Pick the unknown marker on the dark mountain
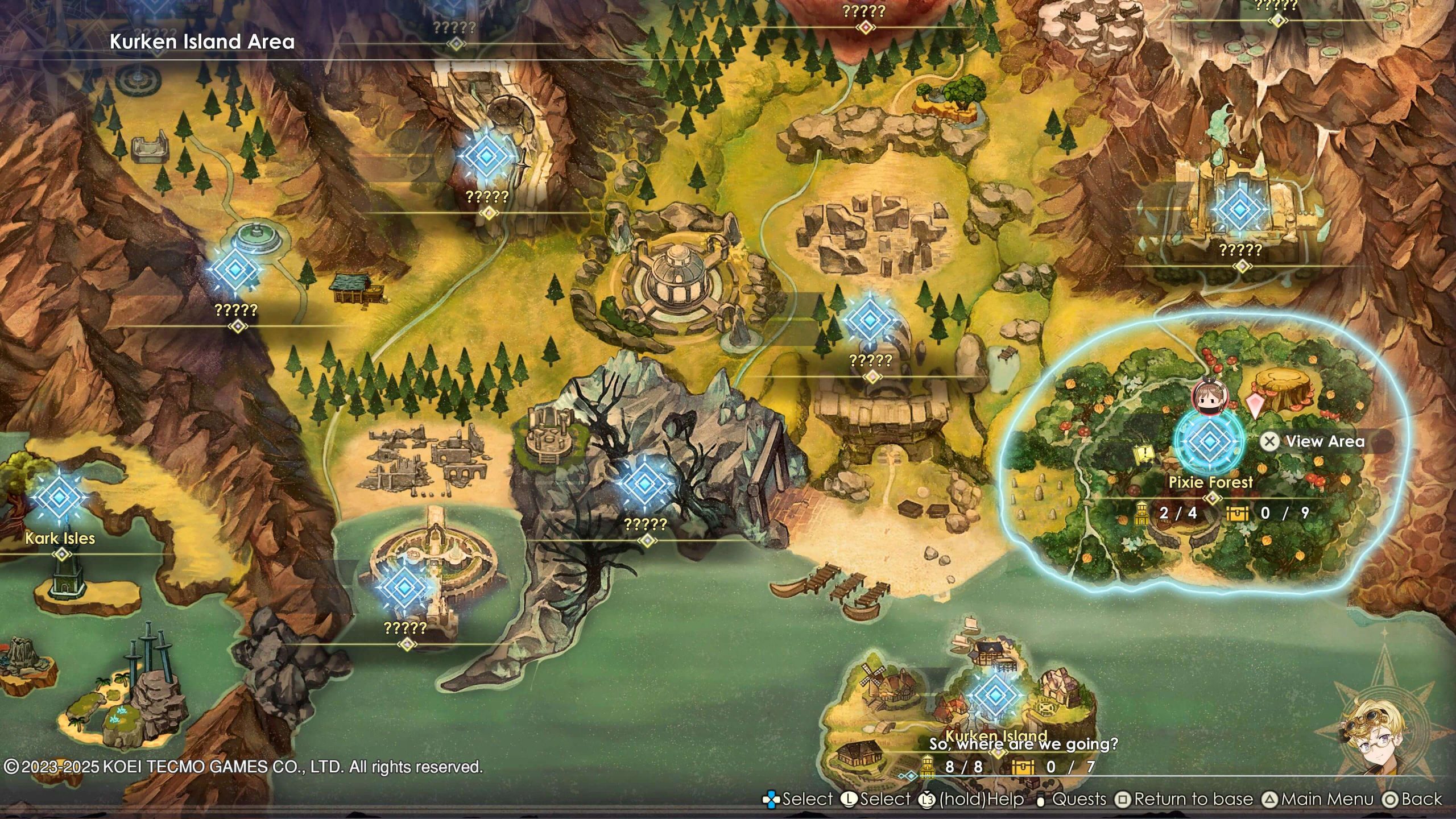Image resolution: width=1456 pixels, height=819 pixels. pyautogui.click(x=644, y=483)
